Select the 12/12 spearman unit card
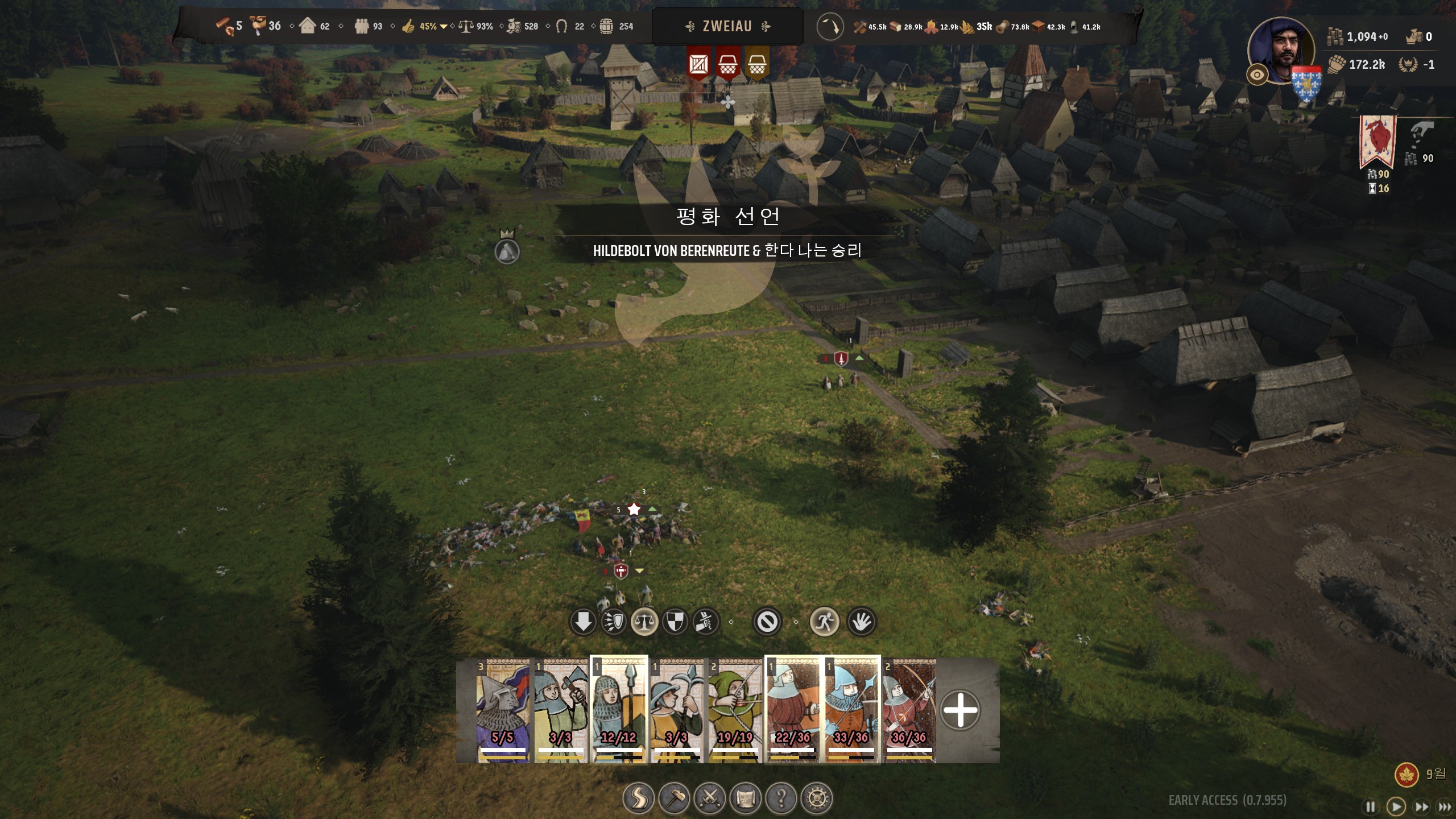 point(619,711)
